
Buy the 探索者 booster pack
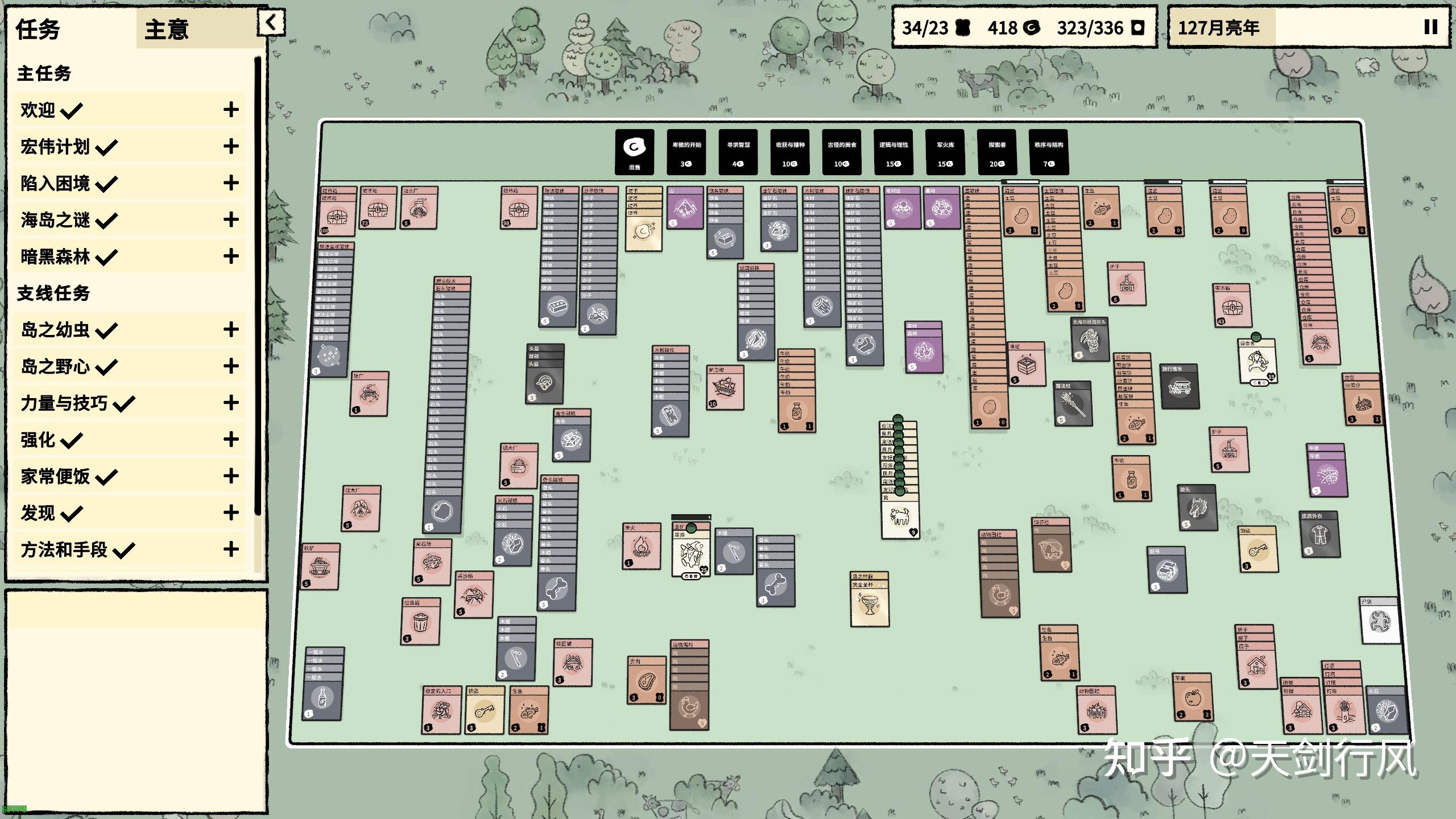pyautogui.click(x=996, y=152)
